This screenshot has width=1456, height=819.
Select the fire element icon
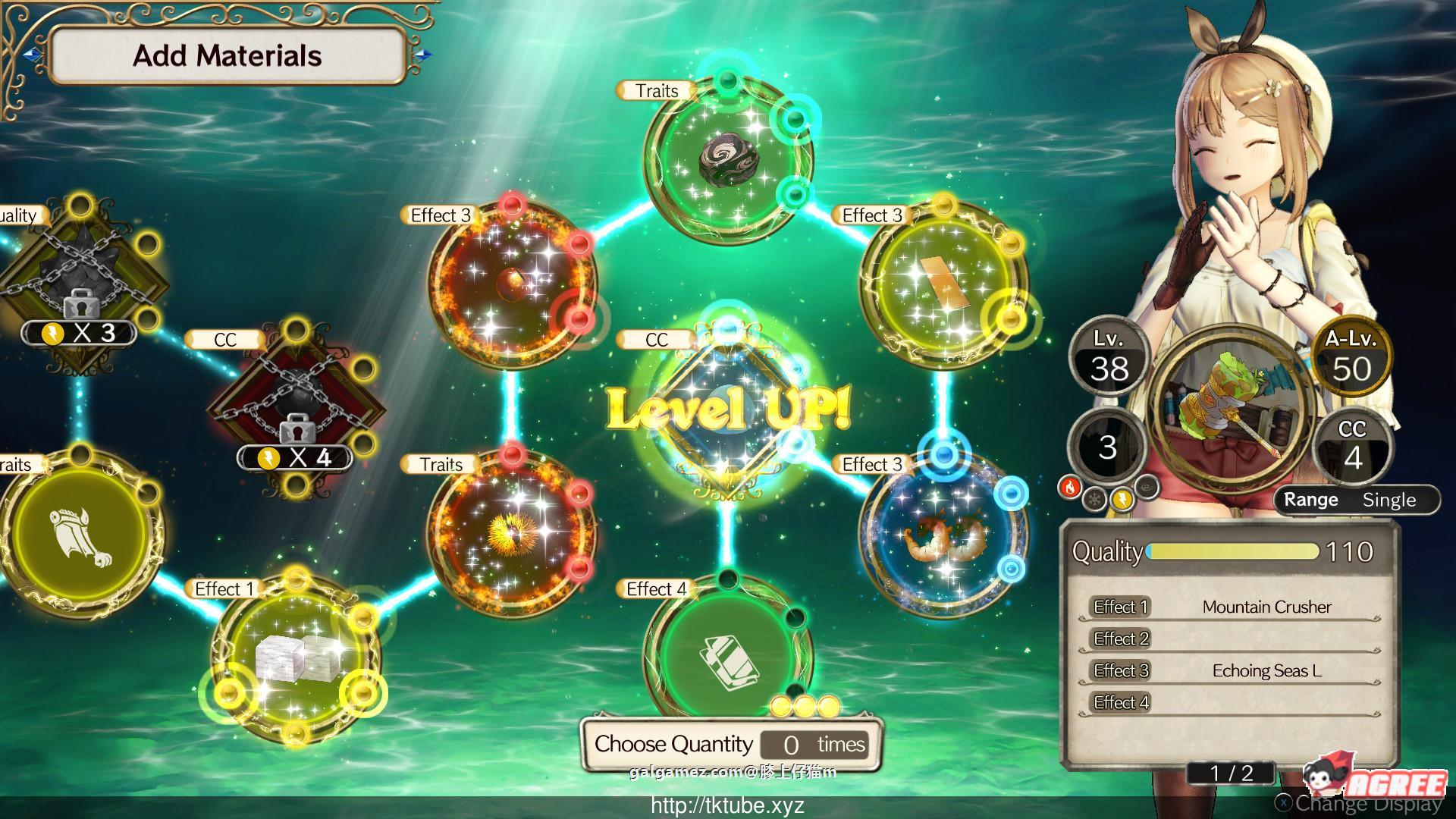1069,488
